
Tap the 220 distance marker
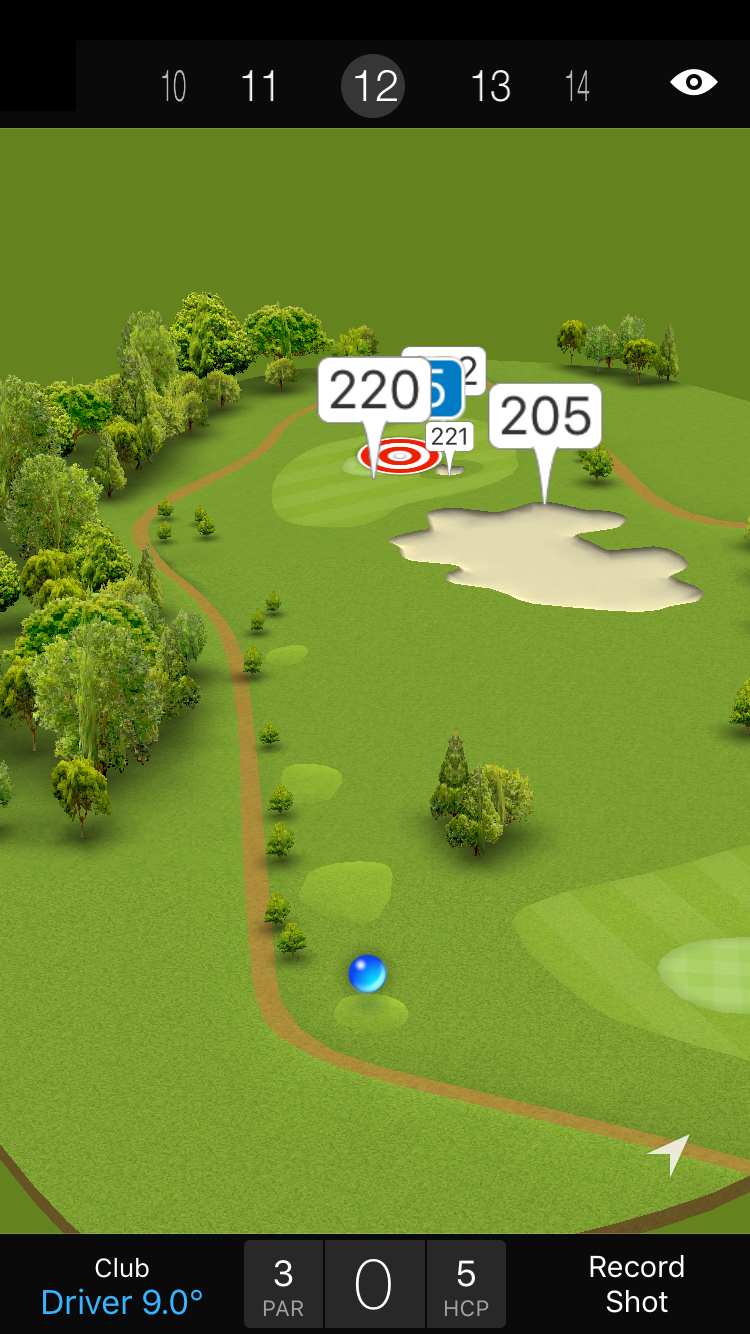point(373,391)
